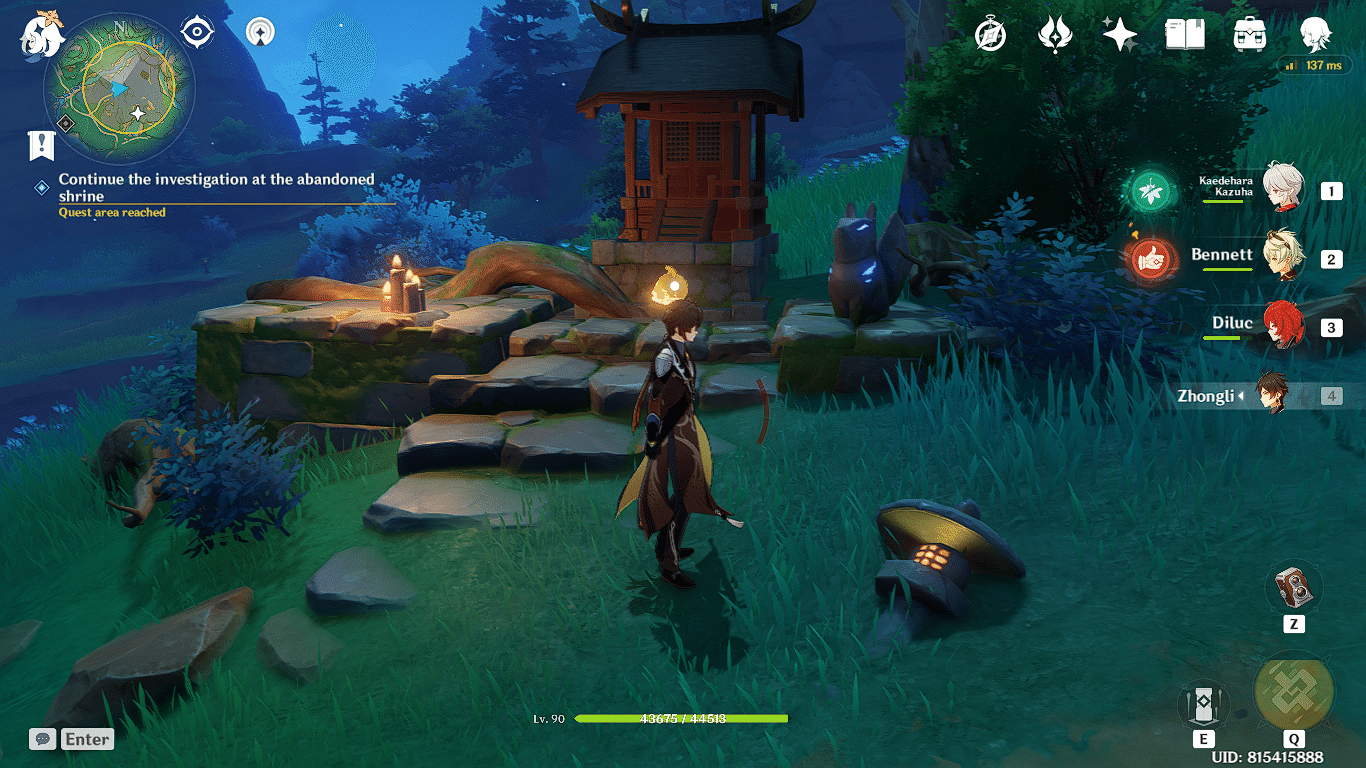
Task: Open the compass events icon
Action: click(x=991, y=36)
